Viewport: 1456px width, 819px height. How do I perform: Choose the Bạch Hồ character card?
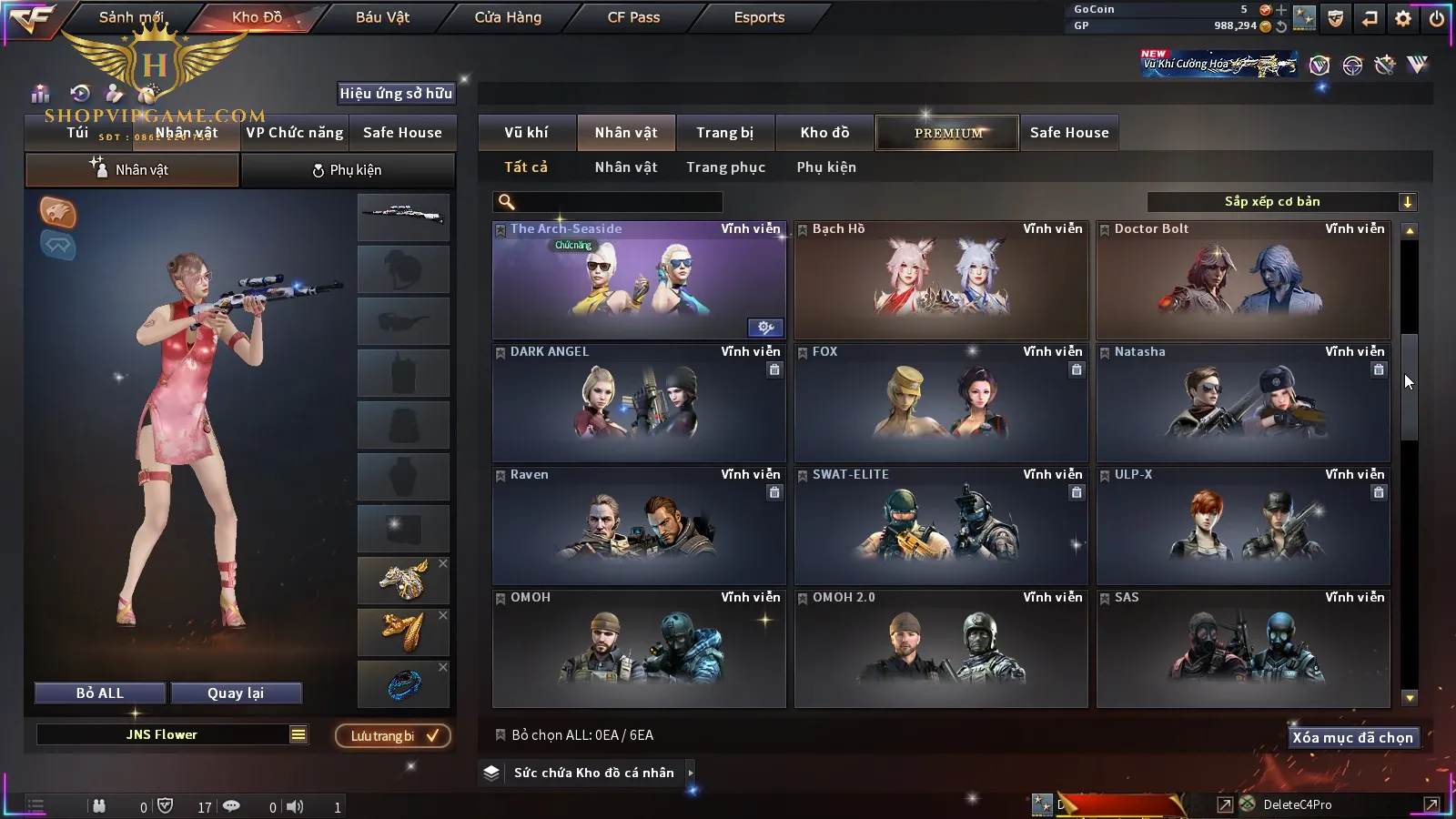click(x=941, y=280)
